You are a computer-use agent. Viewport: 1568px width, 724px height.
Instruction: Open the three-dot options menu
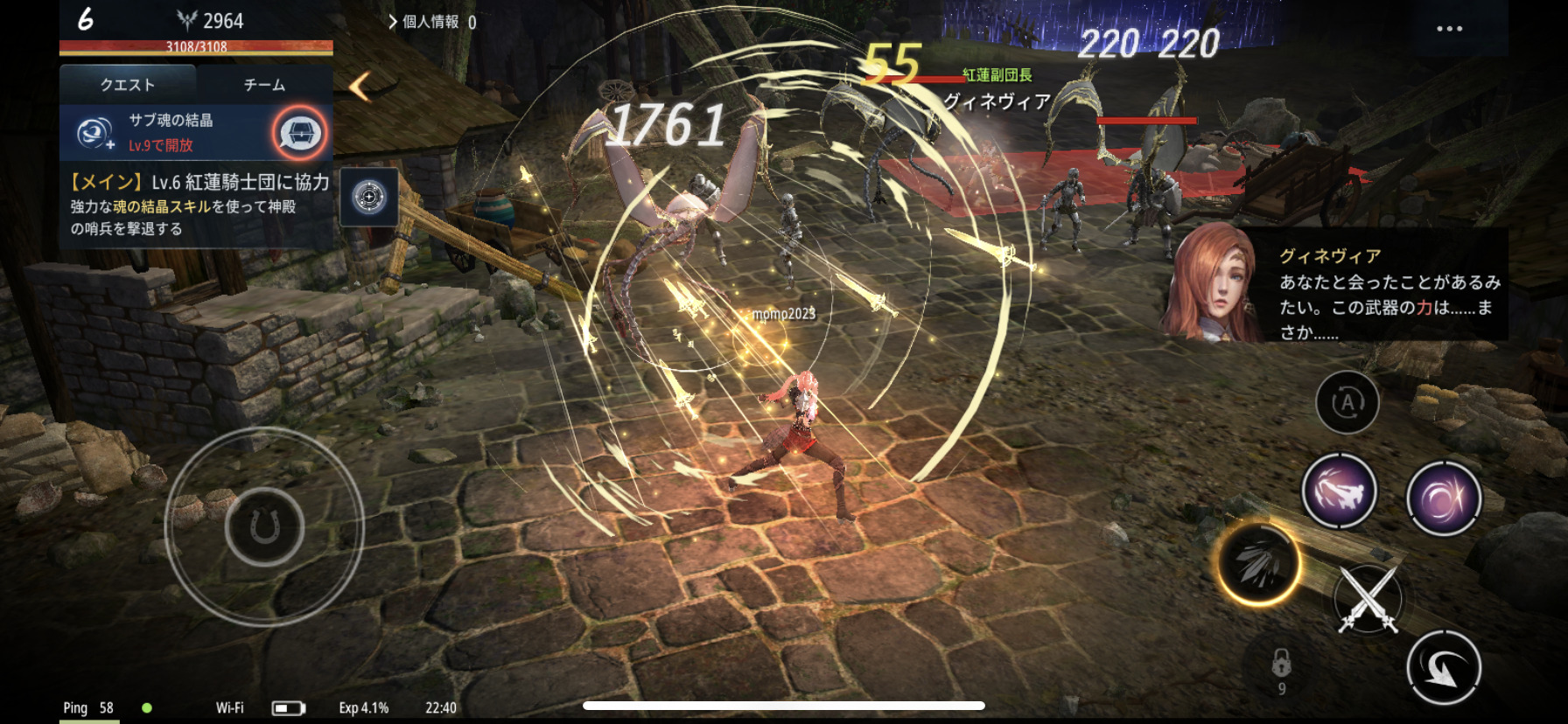pos(1449,29)
